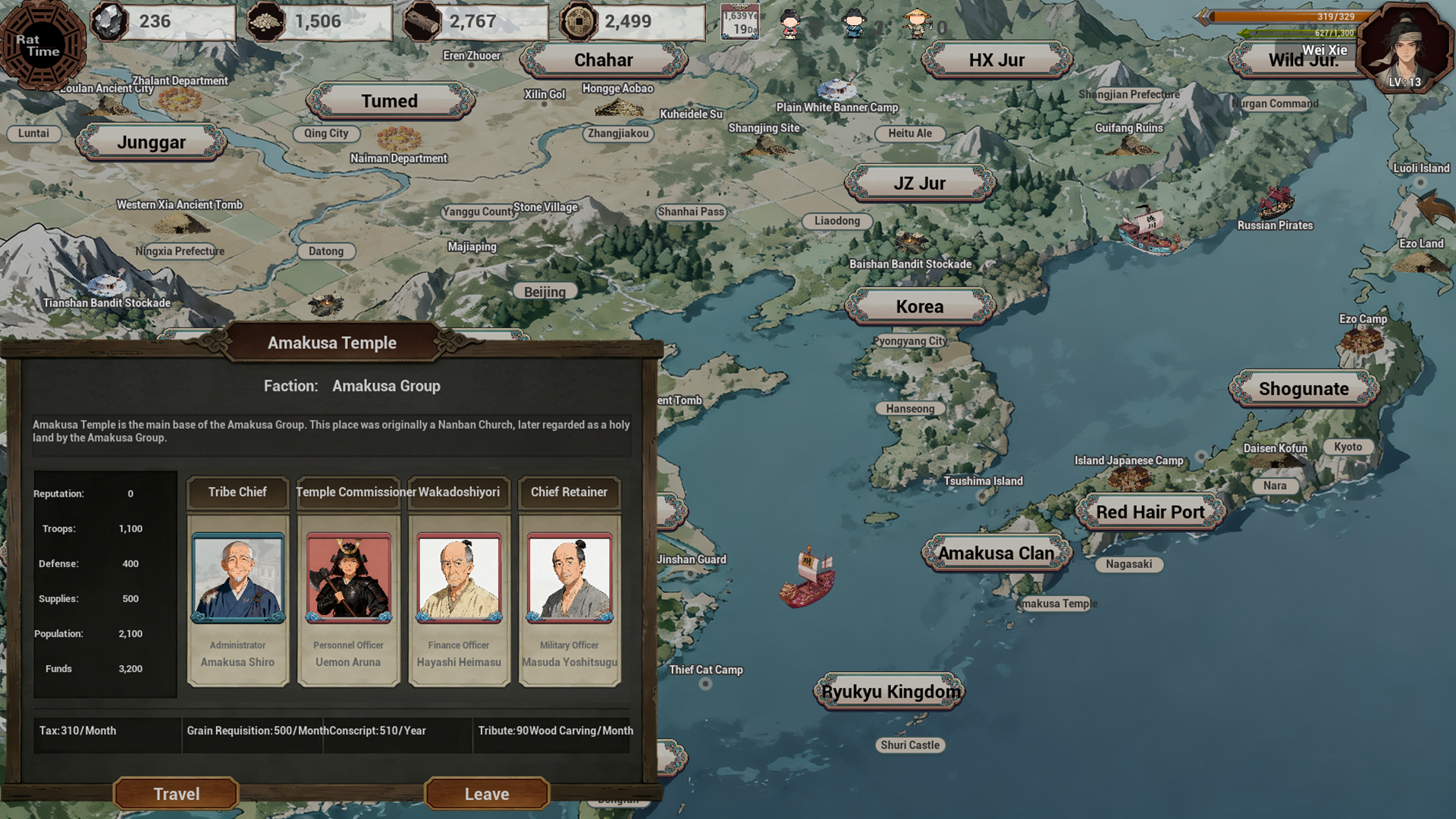
Task: Select the Tumed faction label
Action: [x=390, y=101]
